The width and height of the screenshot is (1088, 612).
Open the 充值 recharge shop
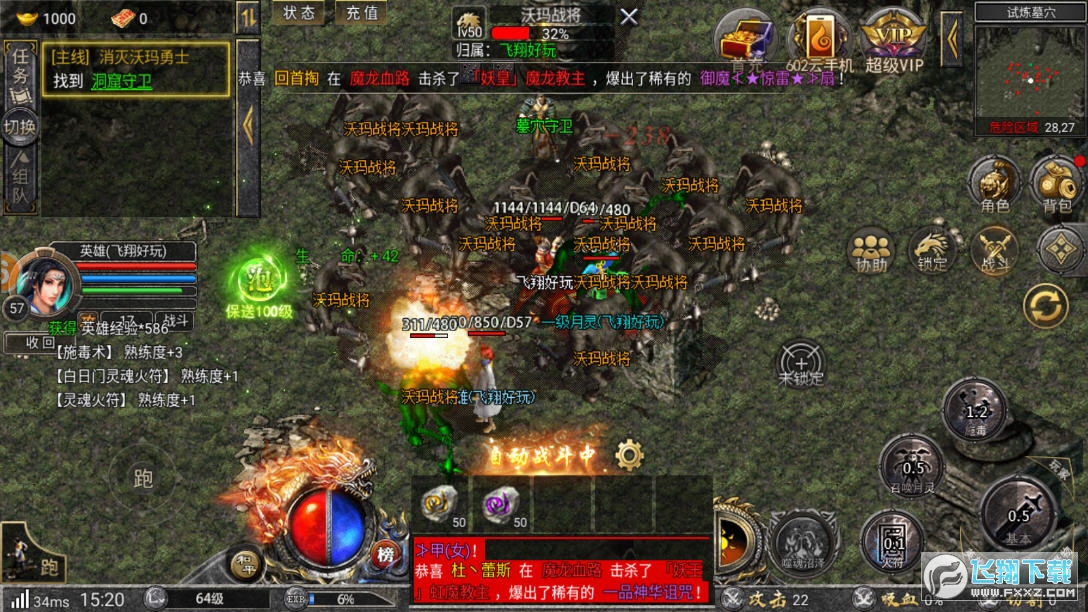[362, 13]
